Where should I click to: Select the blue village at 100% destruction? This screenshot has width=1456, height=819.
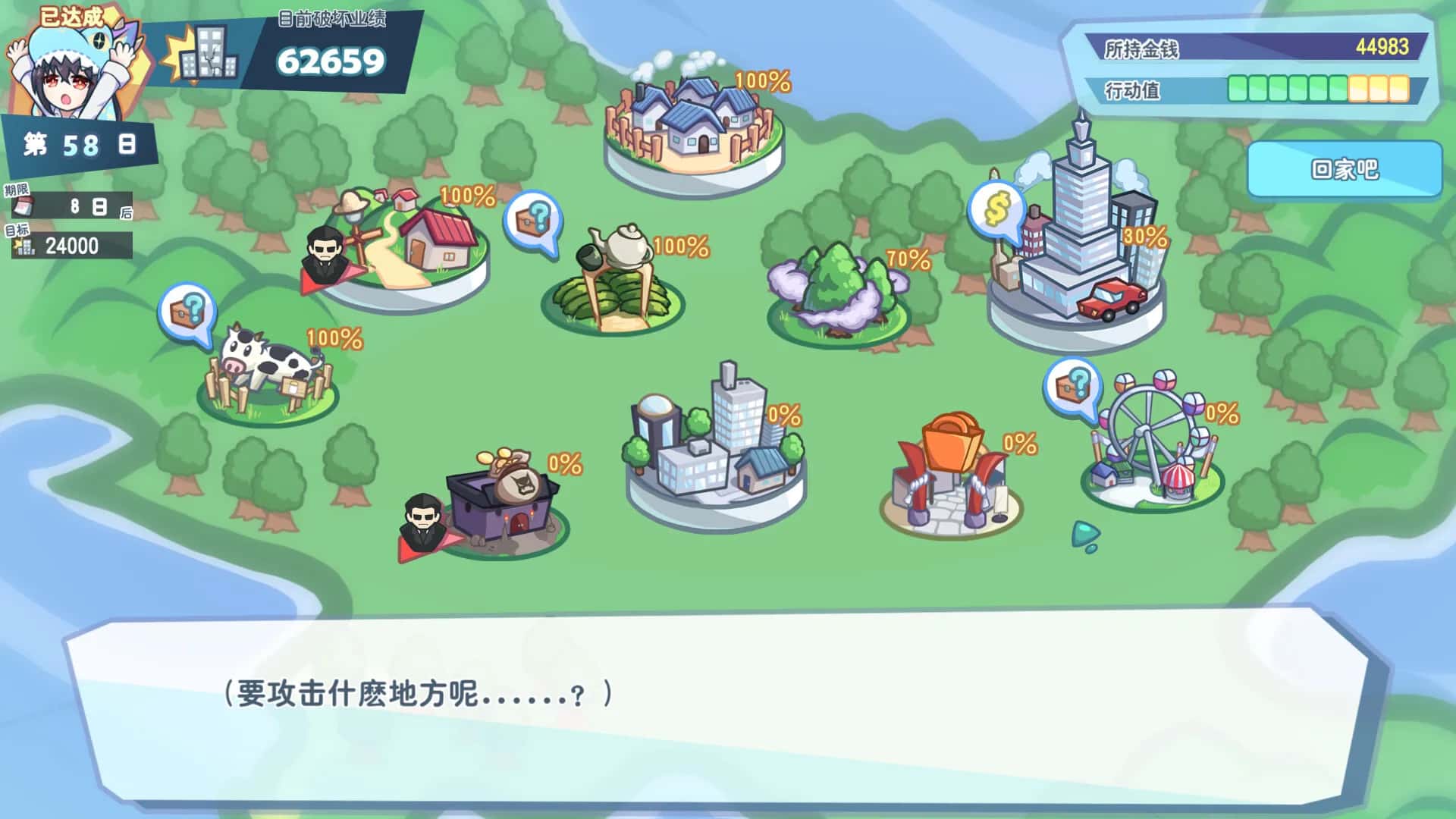click(x=690, y=121)
